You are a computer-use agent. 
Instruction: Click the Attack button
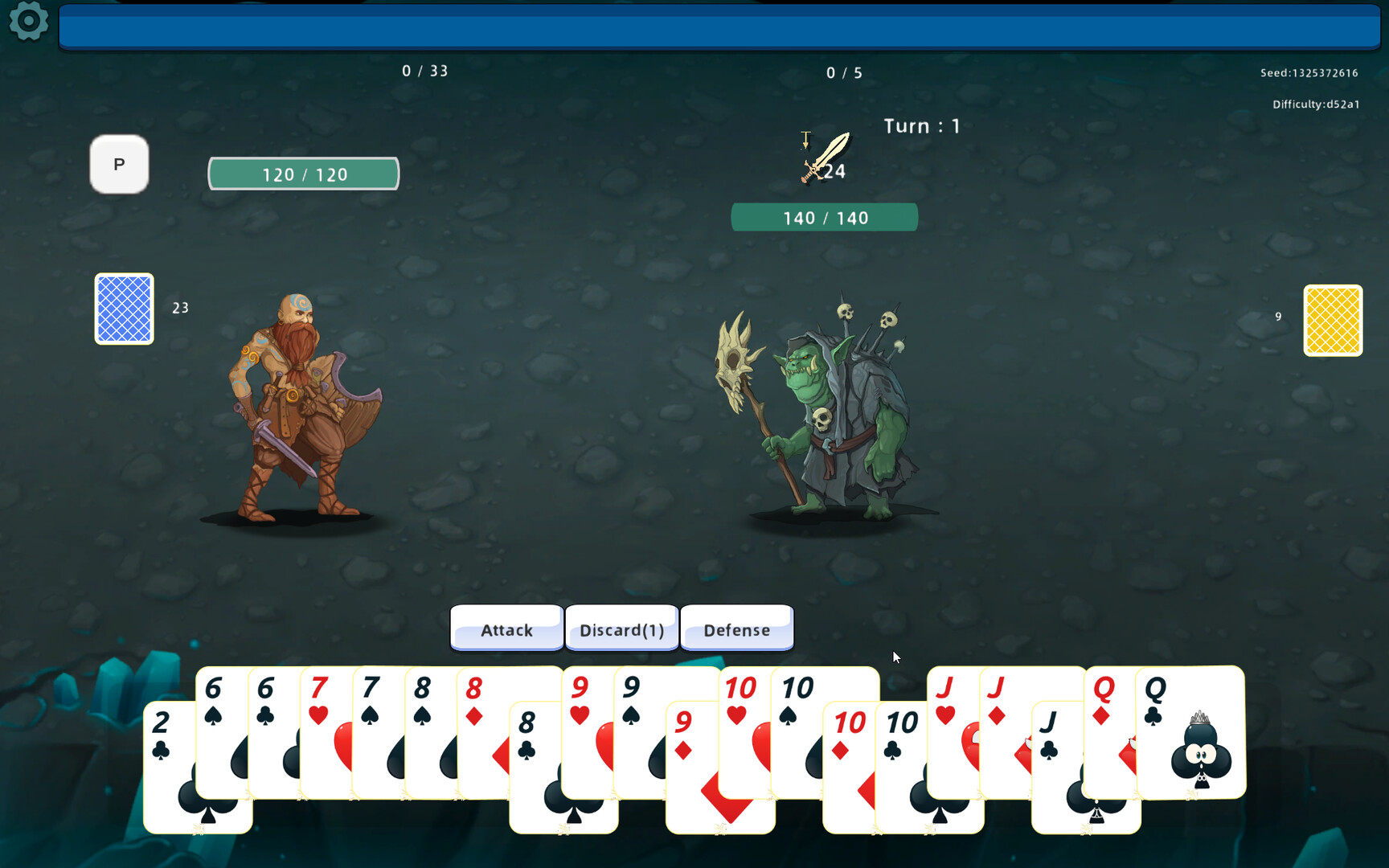click(506, 629)
